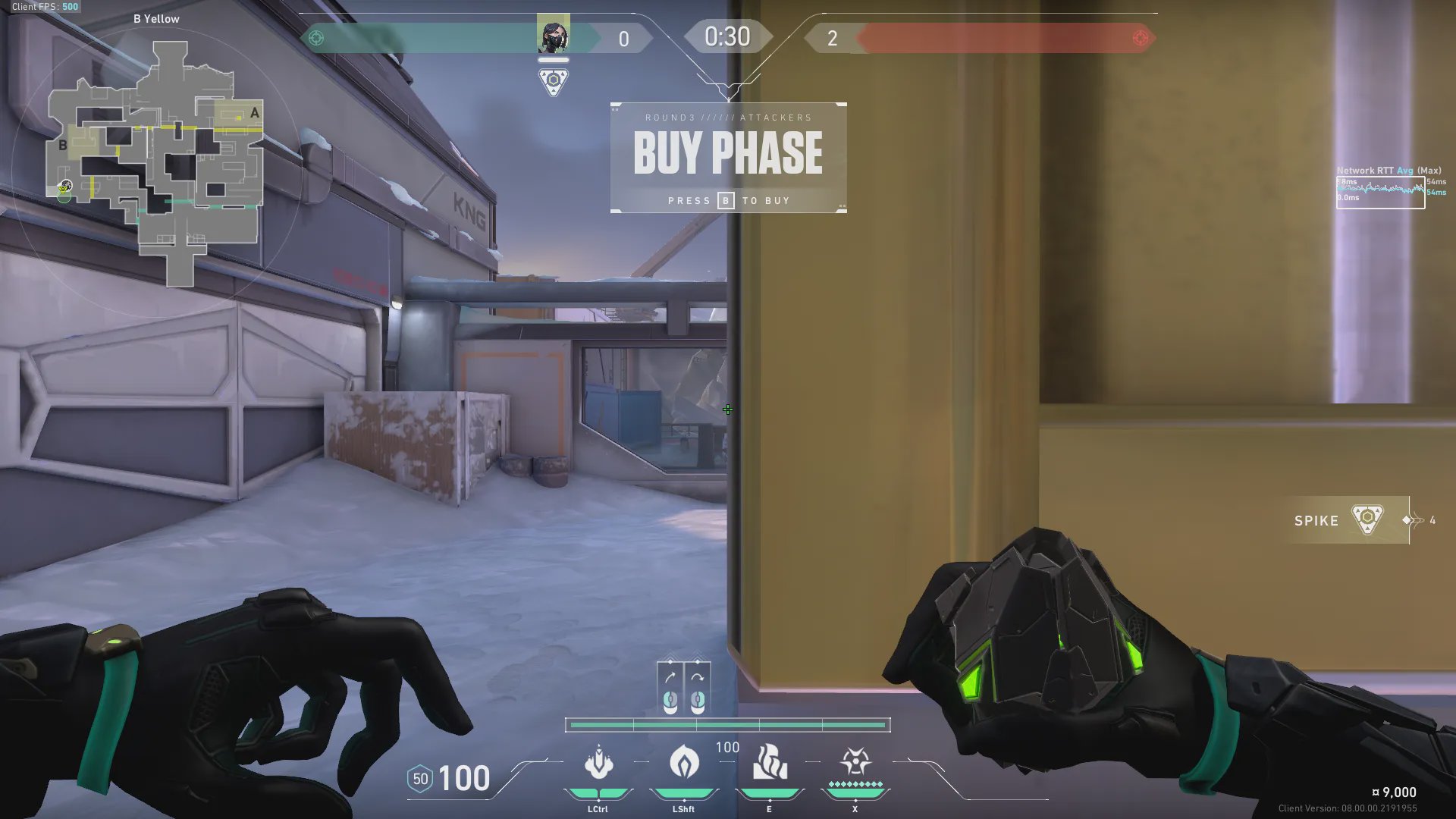The height and width of the screenshot is (819, 1456).
Task: Activate the Viper's Pit ultimate icon
Action: 855,761
